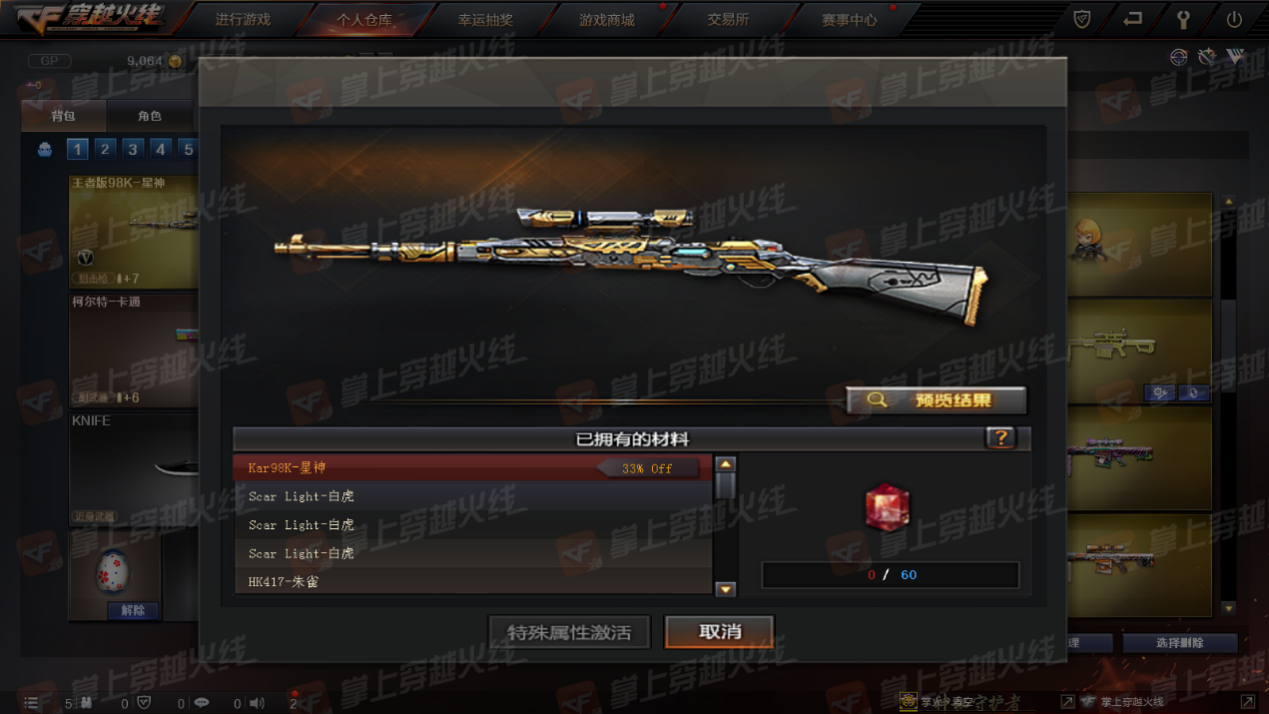Image resolution: width=1269 pixels, height=714 pixels.
Task: Switch to the 角色 tab
Action: pos(149,116)
